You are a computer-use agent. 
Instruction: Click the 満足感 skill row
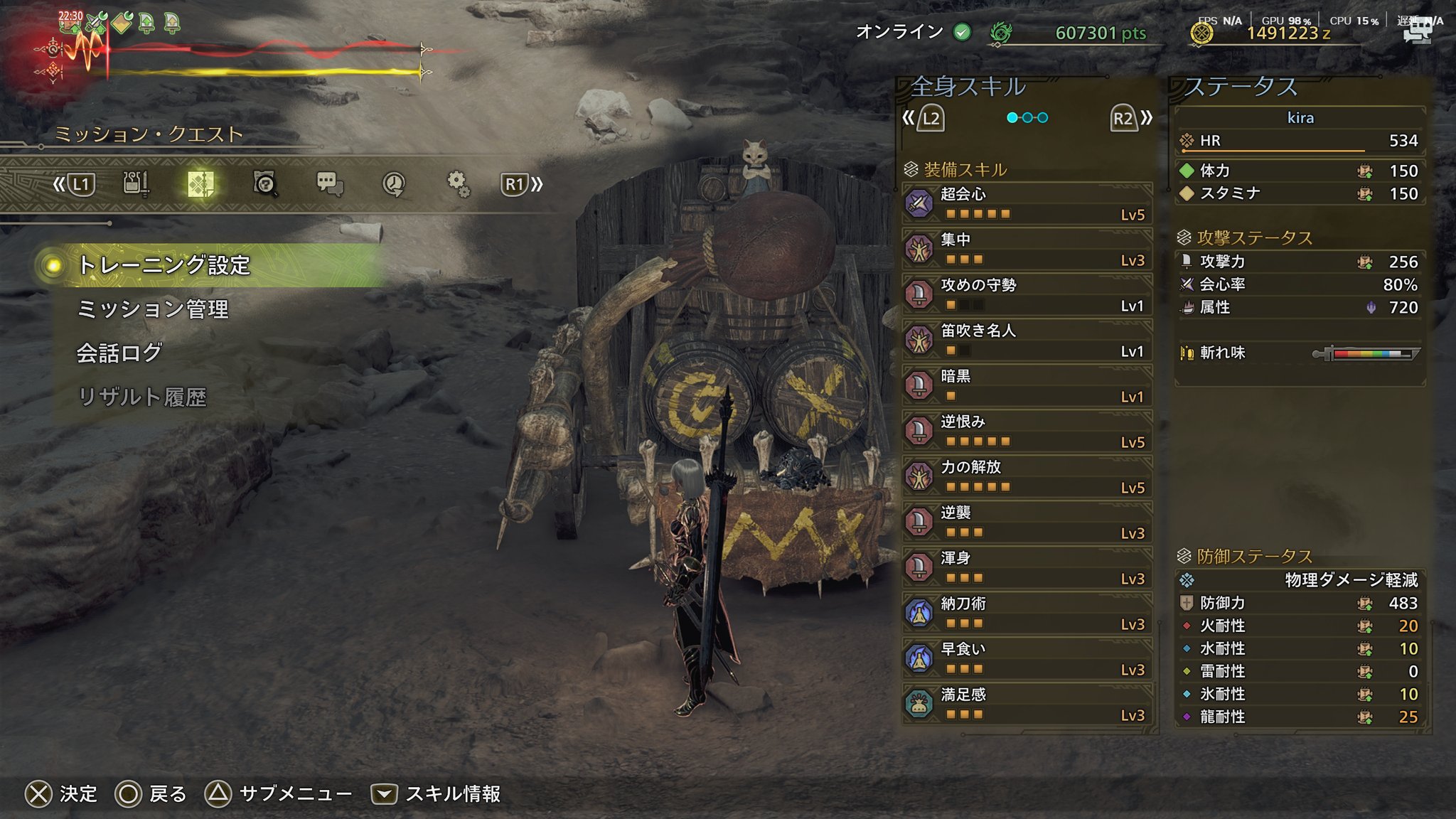coord(1027,705)
